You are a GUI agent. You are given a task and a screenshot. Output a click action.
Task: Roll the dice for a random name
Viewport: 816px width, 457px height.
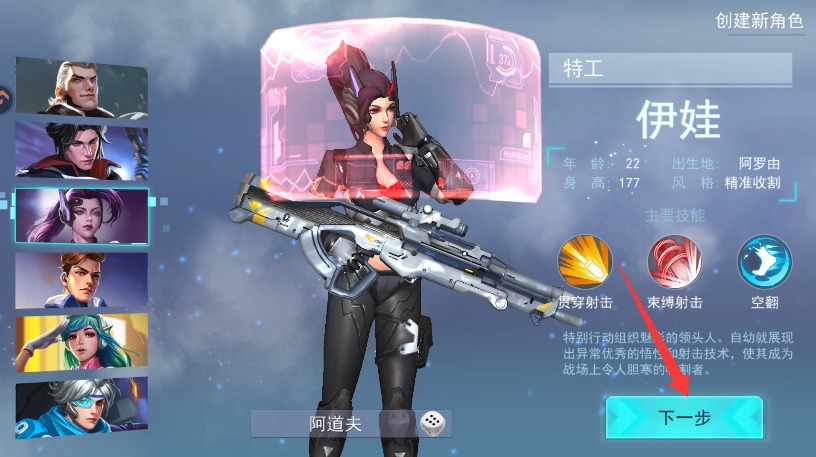click(x=433, y=424)
